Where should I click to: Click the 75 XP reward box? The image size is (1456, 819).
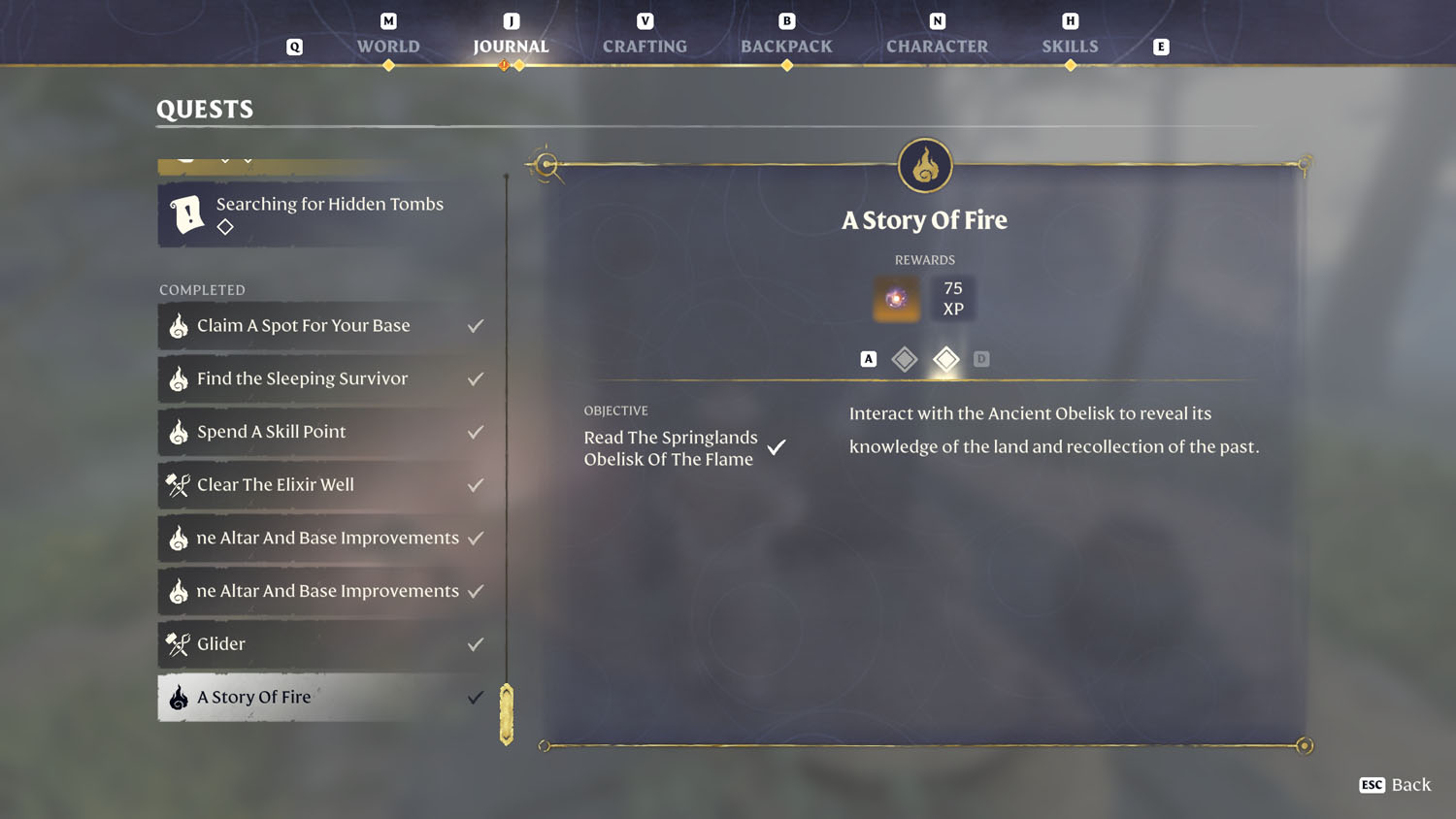[x=952, y=298]
